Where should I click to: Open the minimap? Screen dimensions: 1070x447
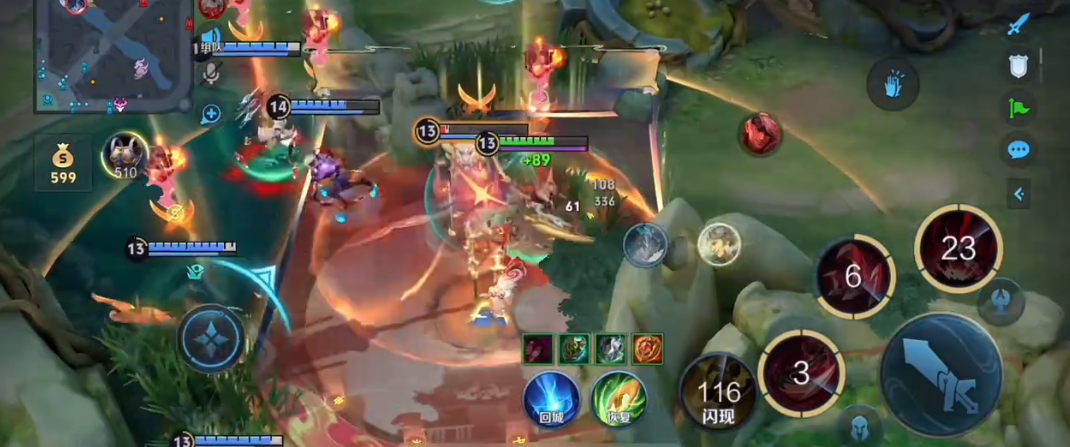pyautogui.click(x=112, y=55)
